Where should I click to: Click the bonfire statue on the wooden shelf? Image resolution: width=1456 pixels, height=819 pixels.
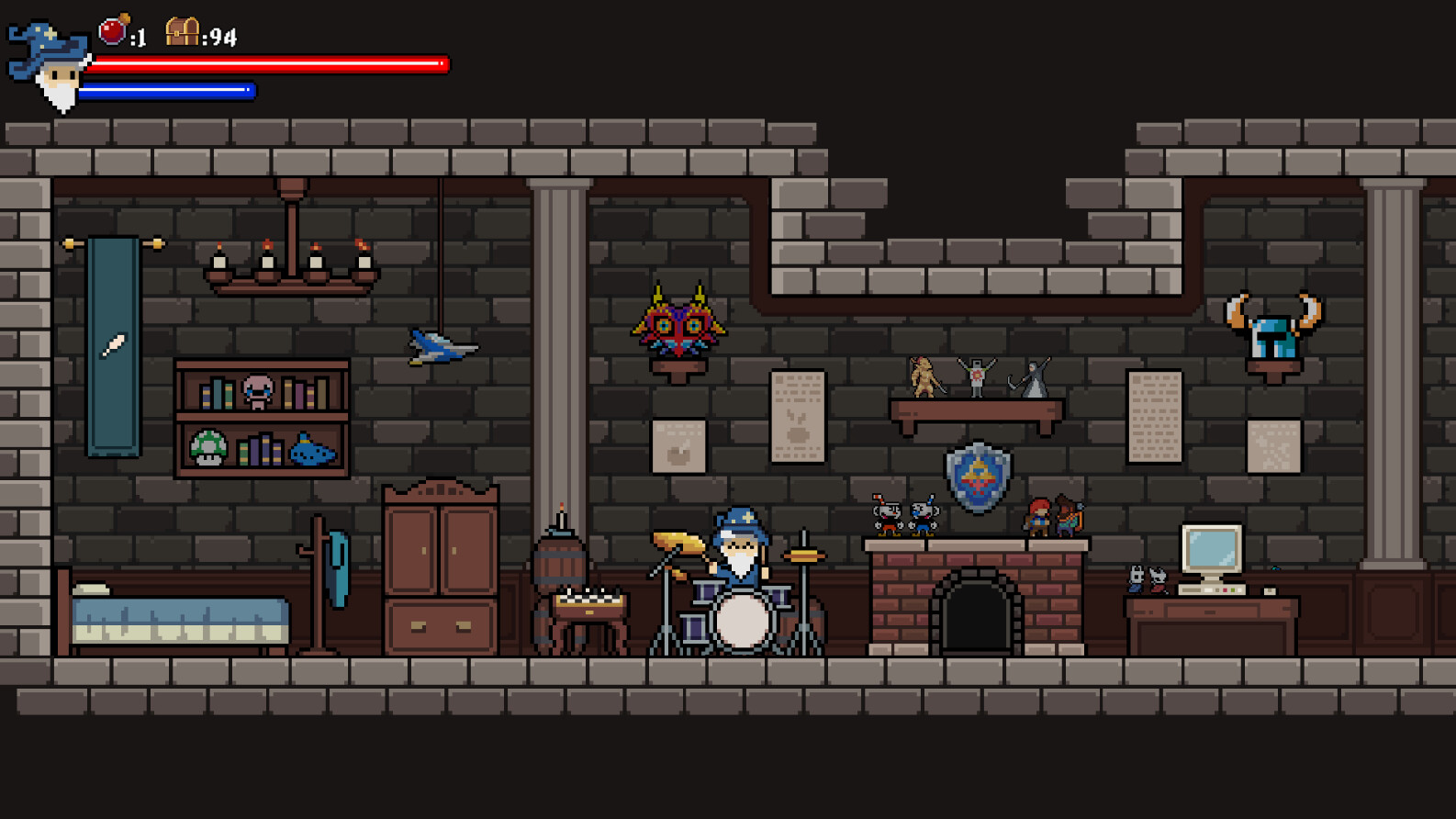[x=976, y=379]
